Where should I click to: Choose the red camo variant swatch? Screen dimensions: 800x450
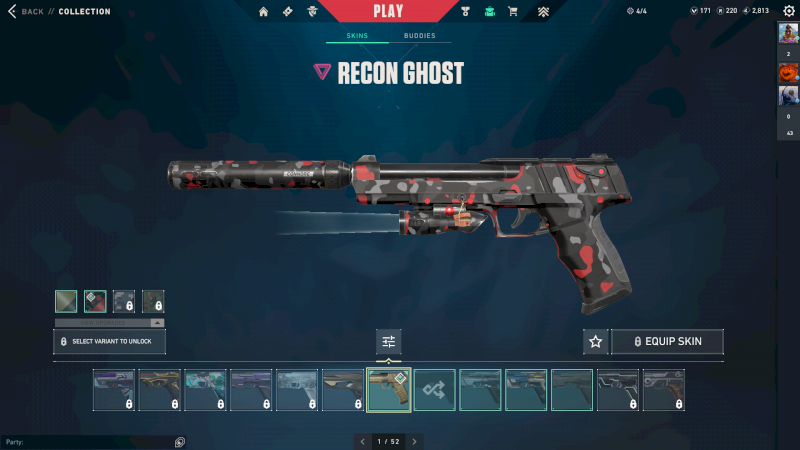click(95, 301)
